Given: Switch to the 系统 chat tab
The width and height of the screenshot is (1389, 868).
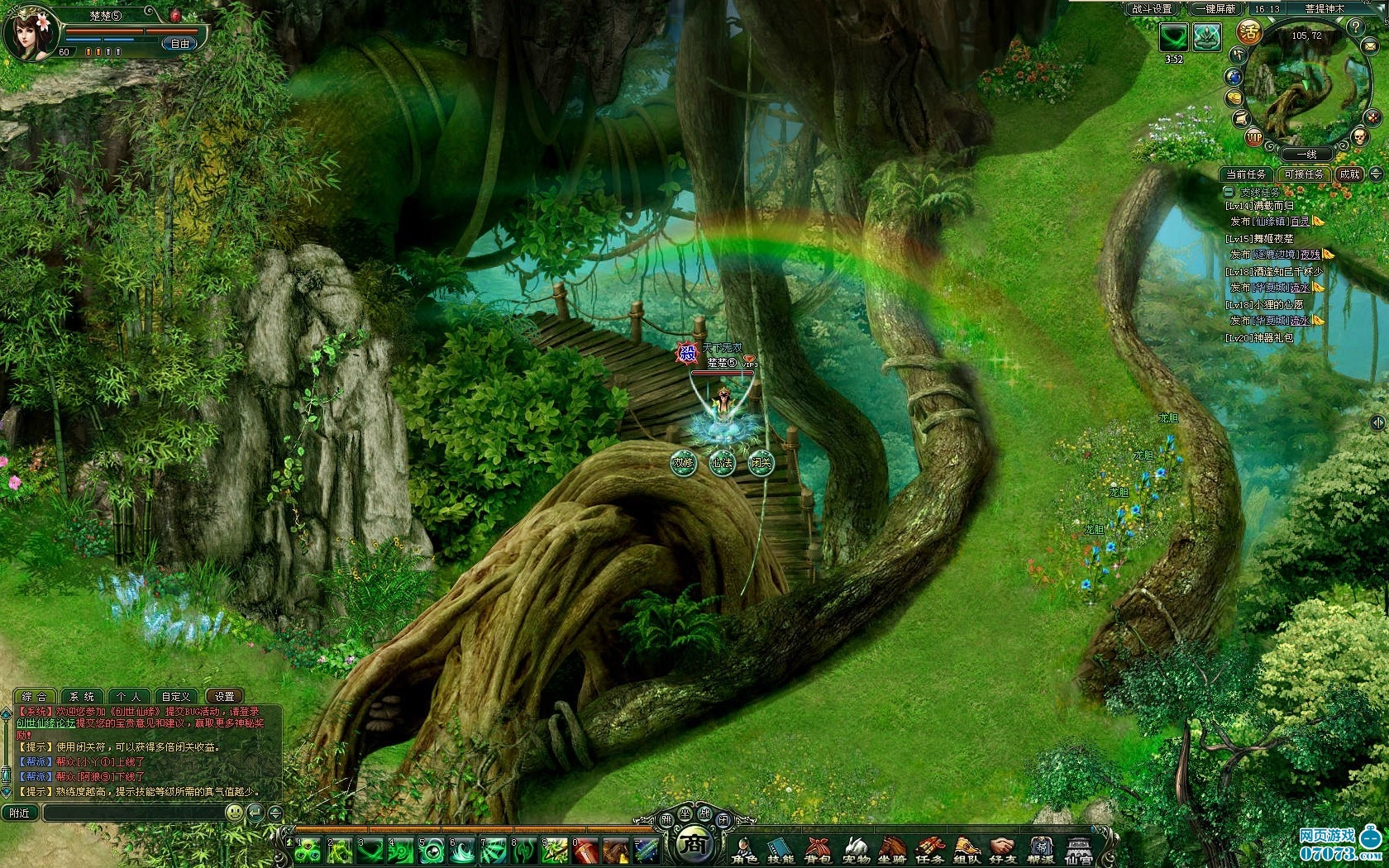Looking at the screenshot, I should pos(82,697).
